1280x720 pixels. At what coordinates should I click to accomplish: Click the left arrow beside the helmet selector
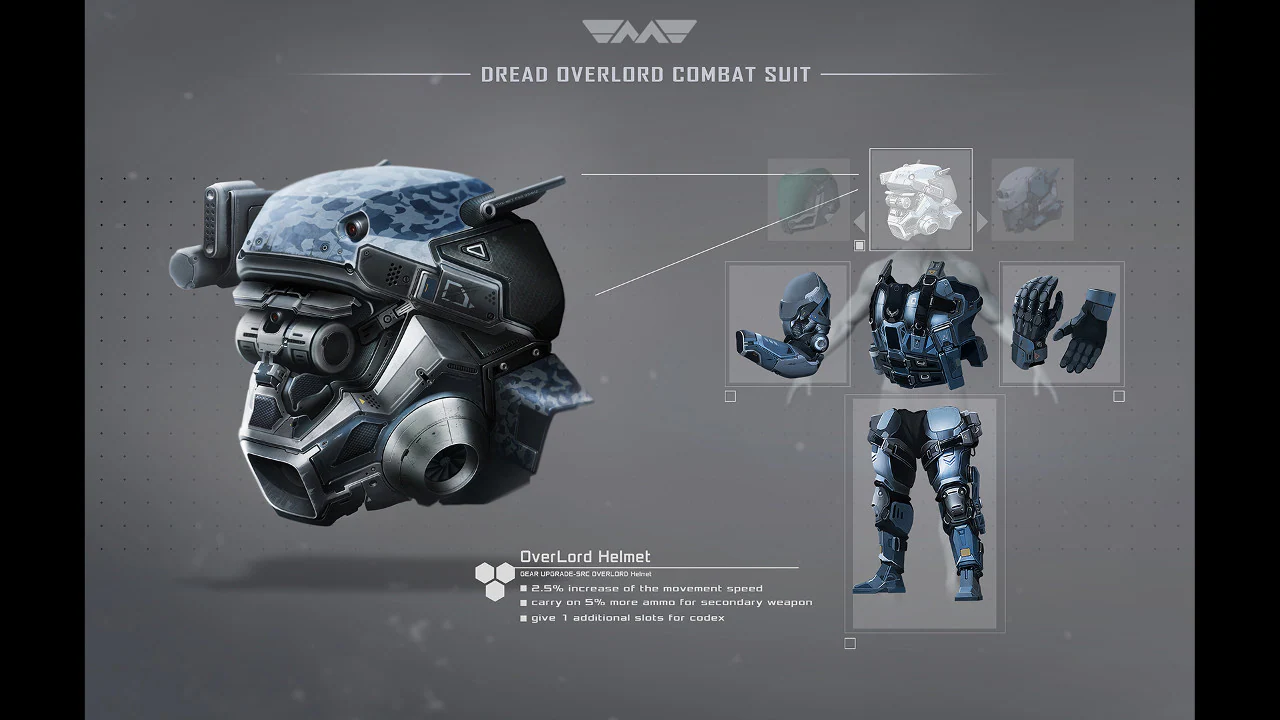(859, 222)
